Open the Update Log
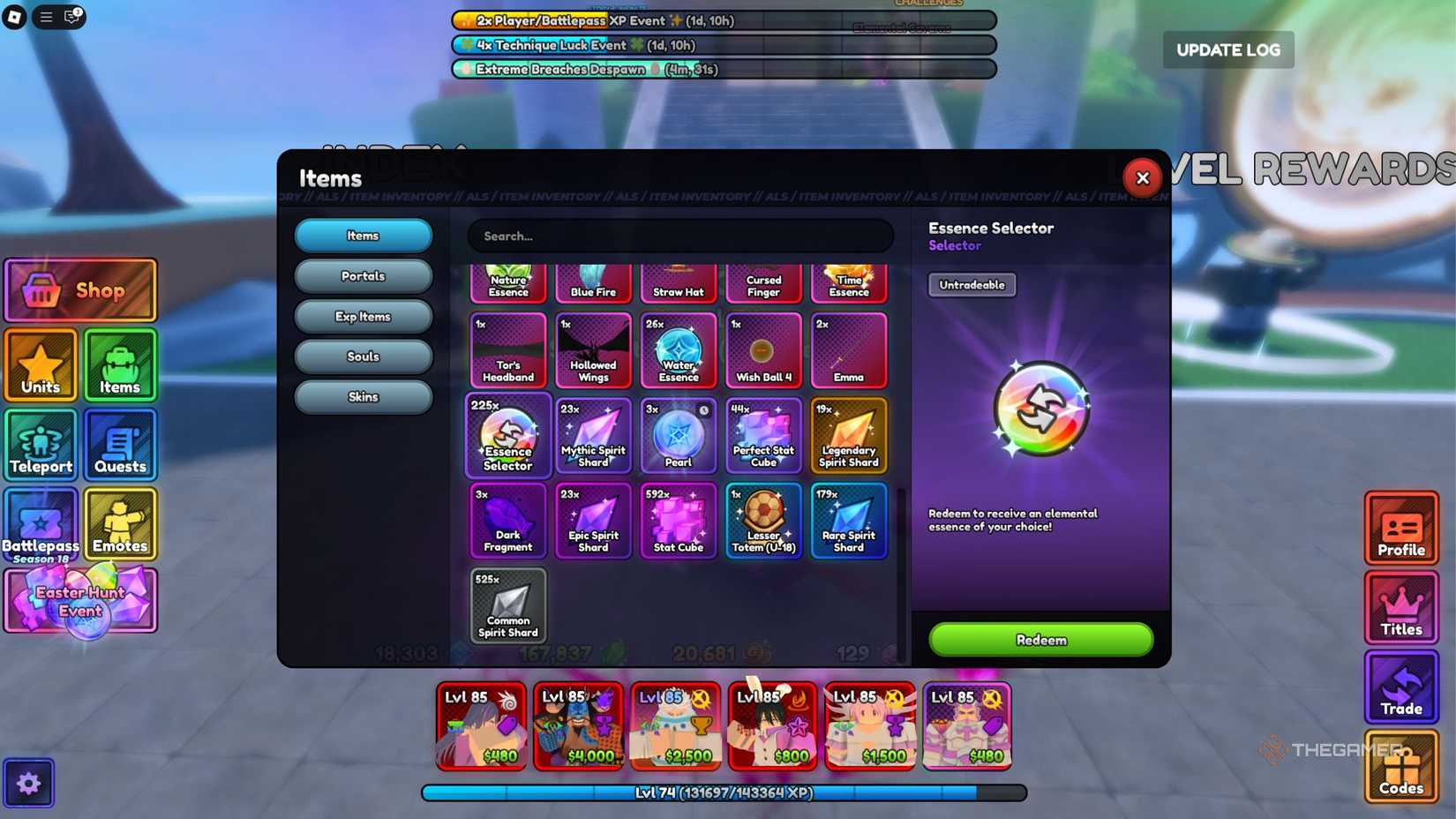 (1227, 49)
